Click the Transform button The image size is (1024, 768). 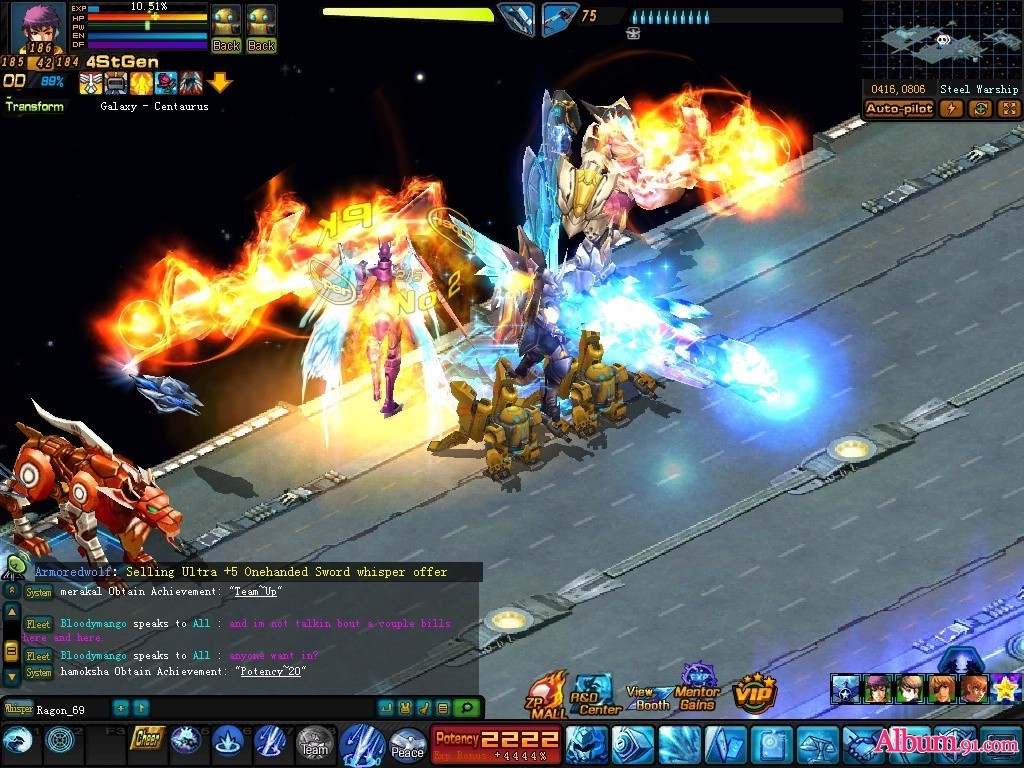click(x=34, y=107)
